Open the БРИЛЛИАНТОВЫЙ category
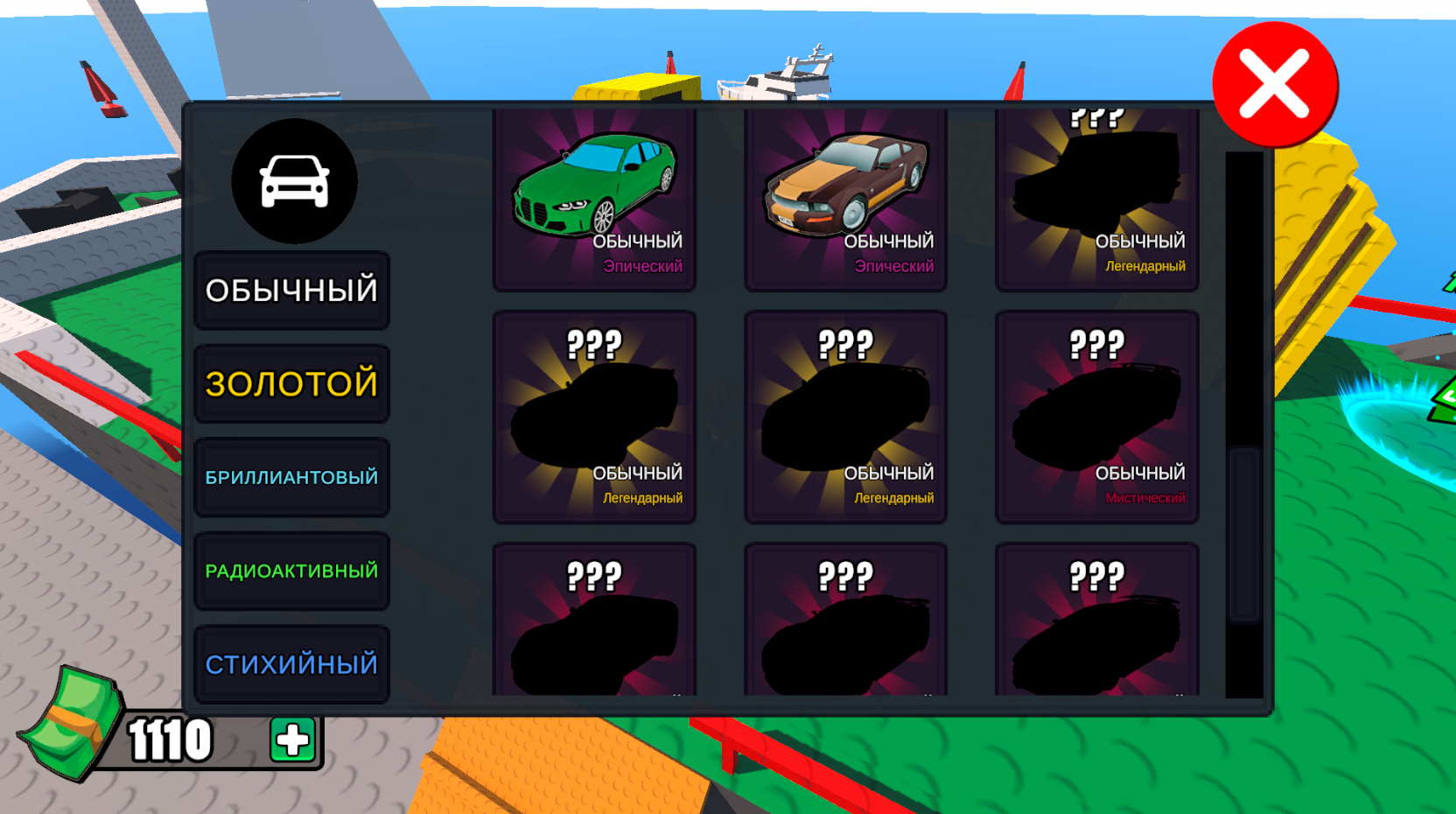The image size is (1456, 814). [x=291, y=476]
